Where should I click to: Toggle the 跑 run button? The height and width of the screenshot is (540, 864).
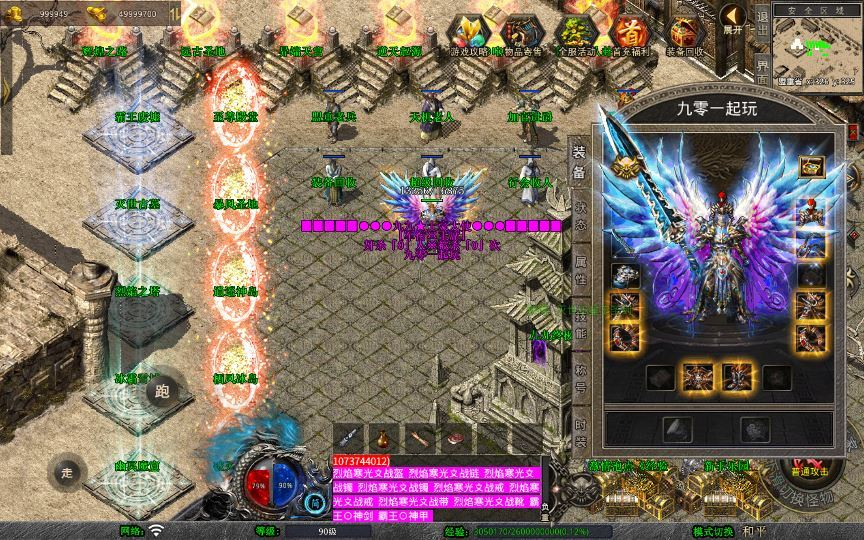coord(162,391)
